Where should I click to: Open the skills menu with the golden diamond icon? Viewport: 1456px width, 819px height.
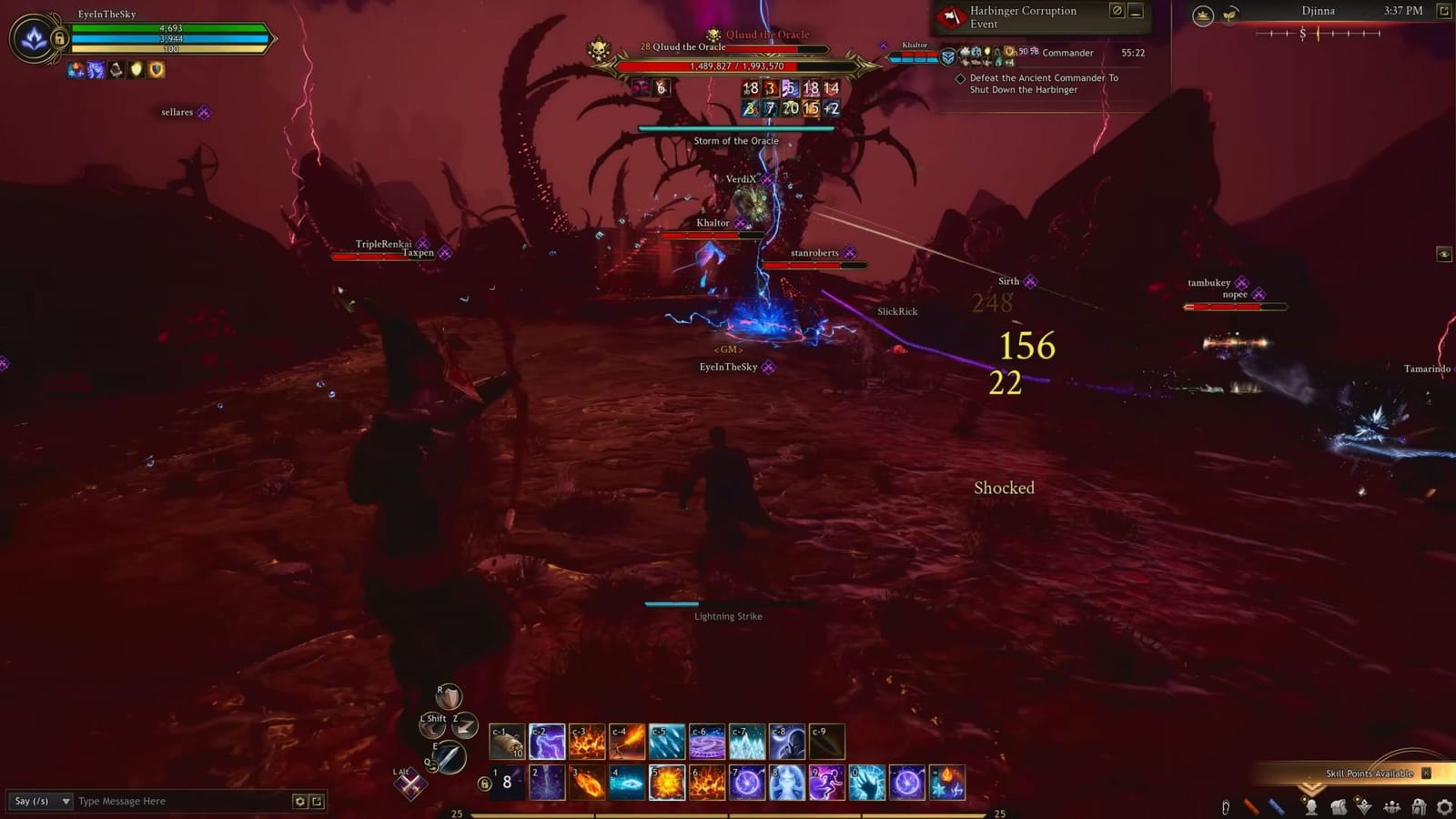[1364, 807]
